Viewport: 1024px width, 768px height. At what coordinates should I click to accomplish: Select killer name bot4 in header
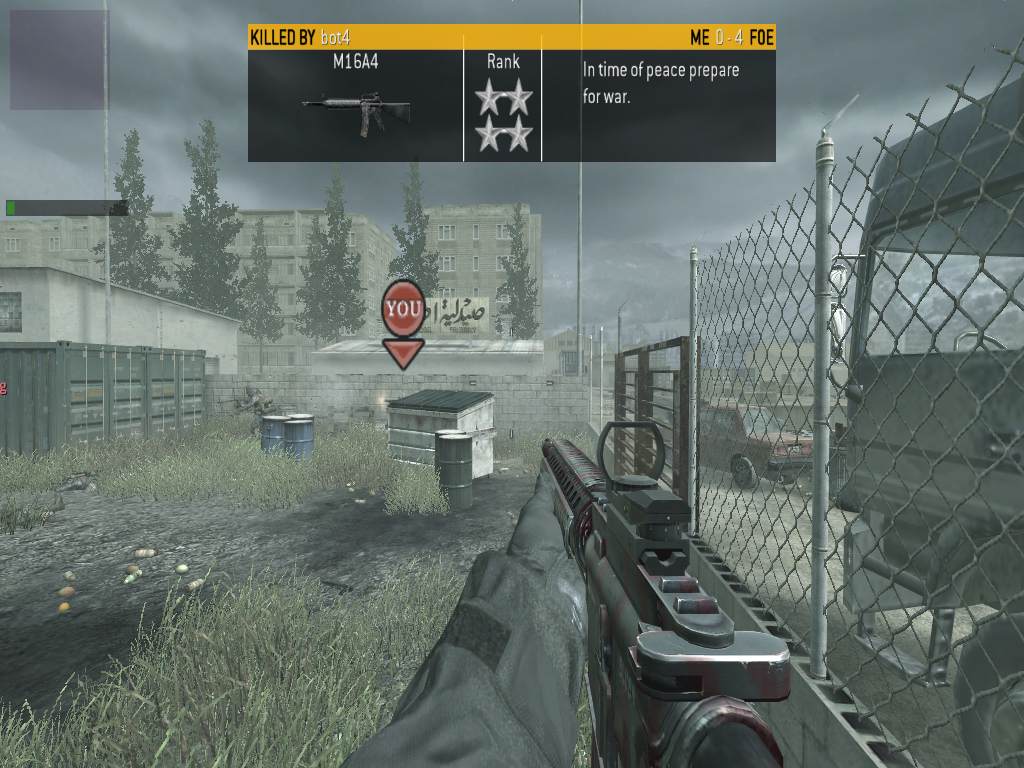coord(338,38)
